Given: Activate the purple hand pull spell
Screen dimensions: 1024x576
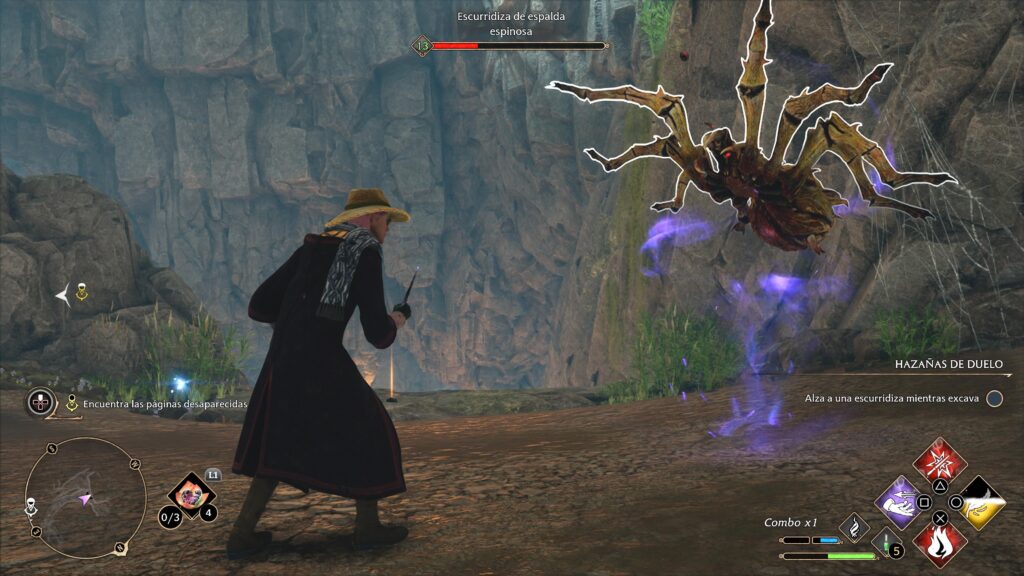Looking at the screenshot, I should click(x=900, y=499).
